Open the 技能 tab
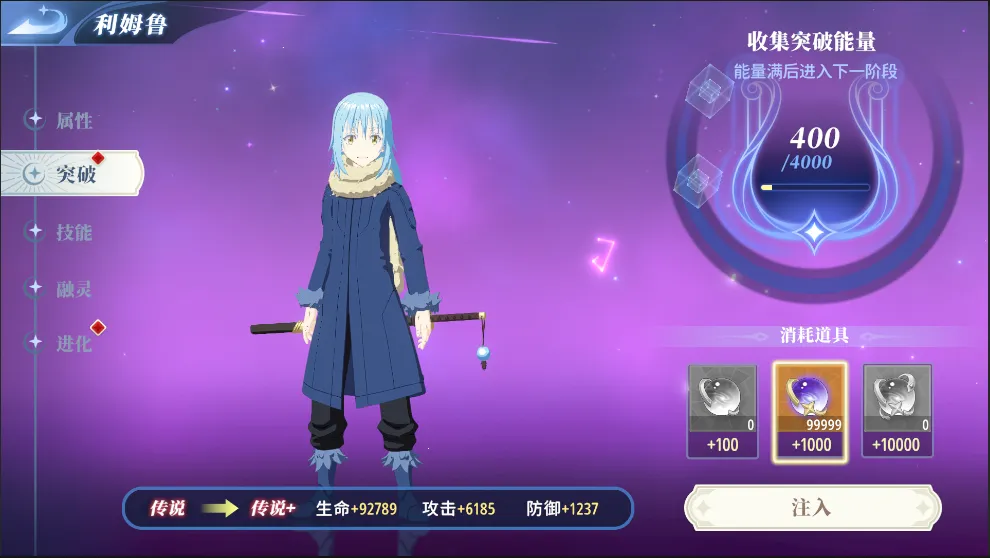990x558 pixels. [x=72, y=232]
